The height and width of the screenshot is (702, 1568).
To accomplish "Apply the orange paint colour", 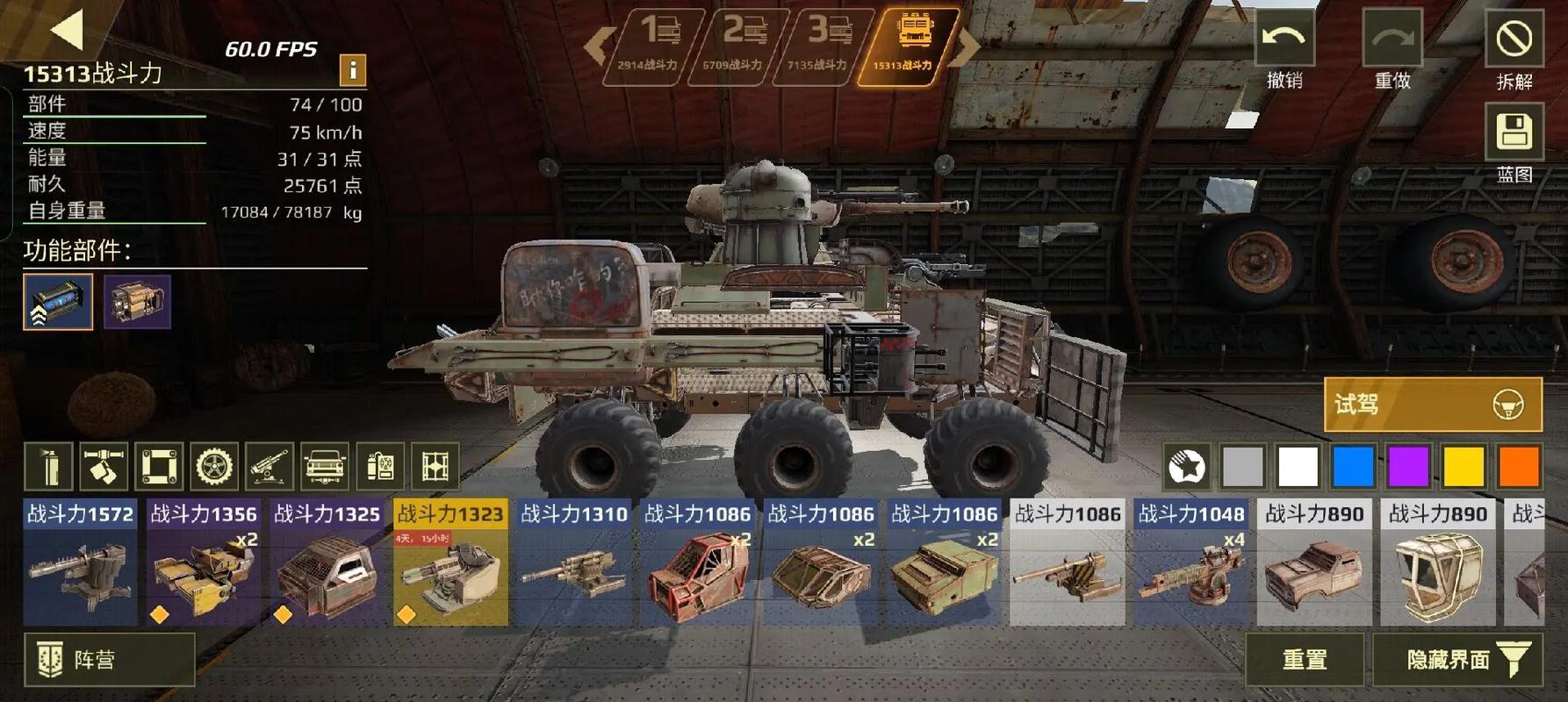I will (x=1519, y=466).
